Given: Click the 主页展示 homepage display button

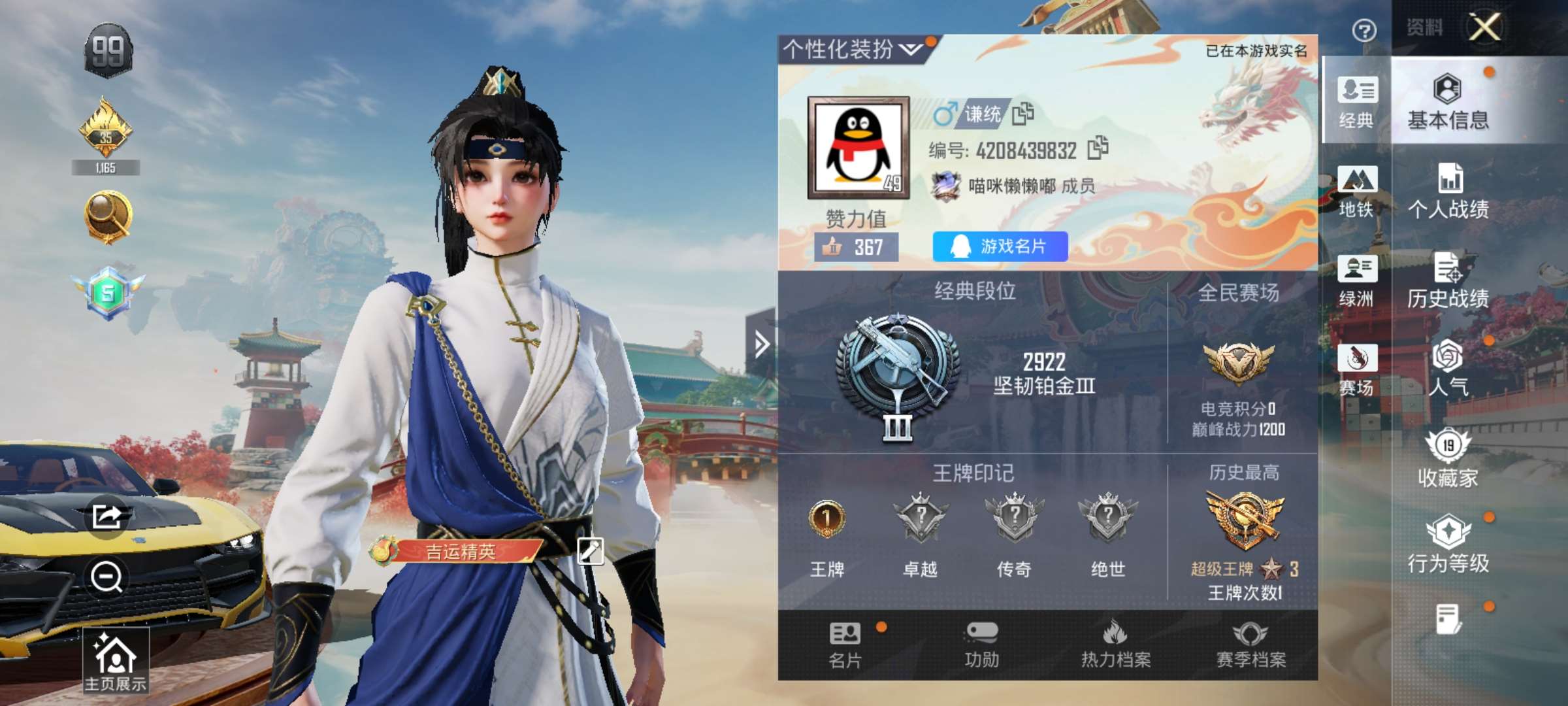Looking at the screenshot, I should (115, 662).
